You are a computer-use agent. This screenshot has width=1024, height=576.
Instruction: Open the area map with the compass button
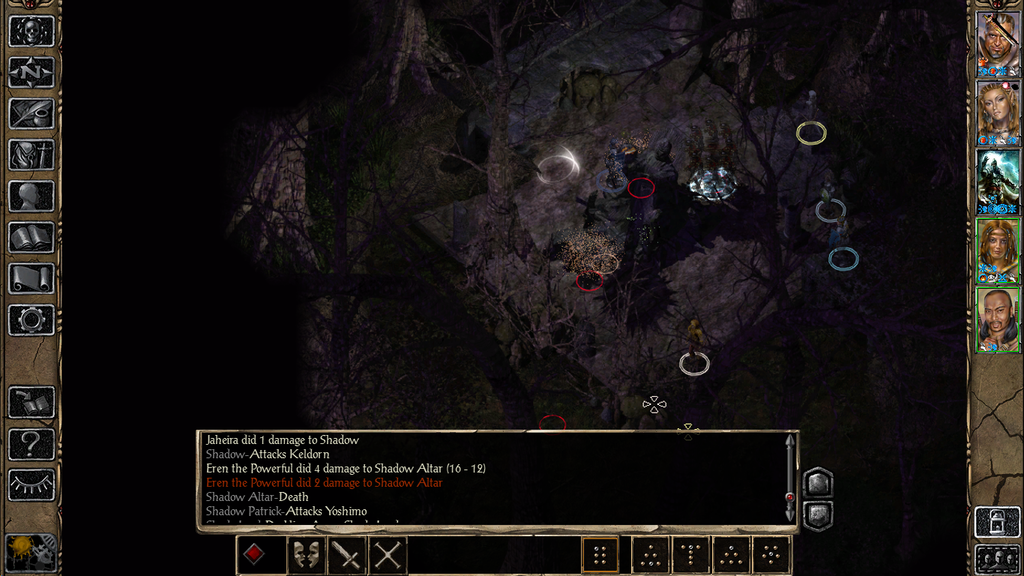point(31,72)
